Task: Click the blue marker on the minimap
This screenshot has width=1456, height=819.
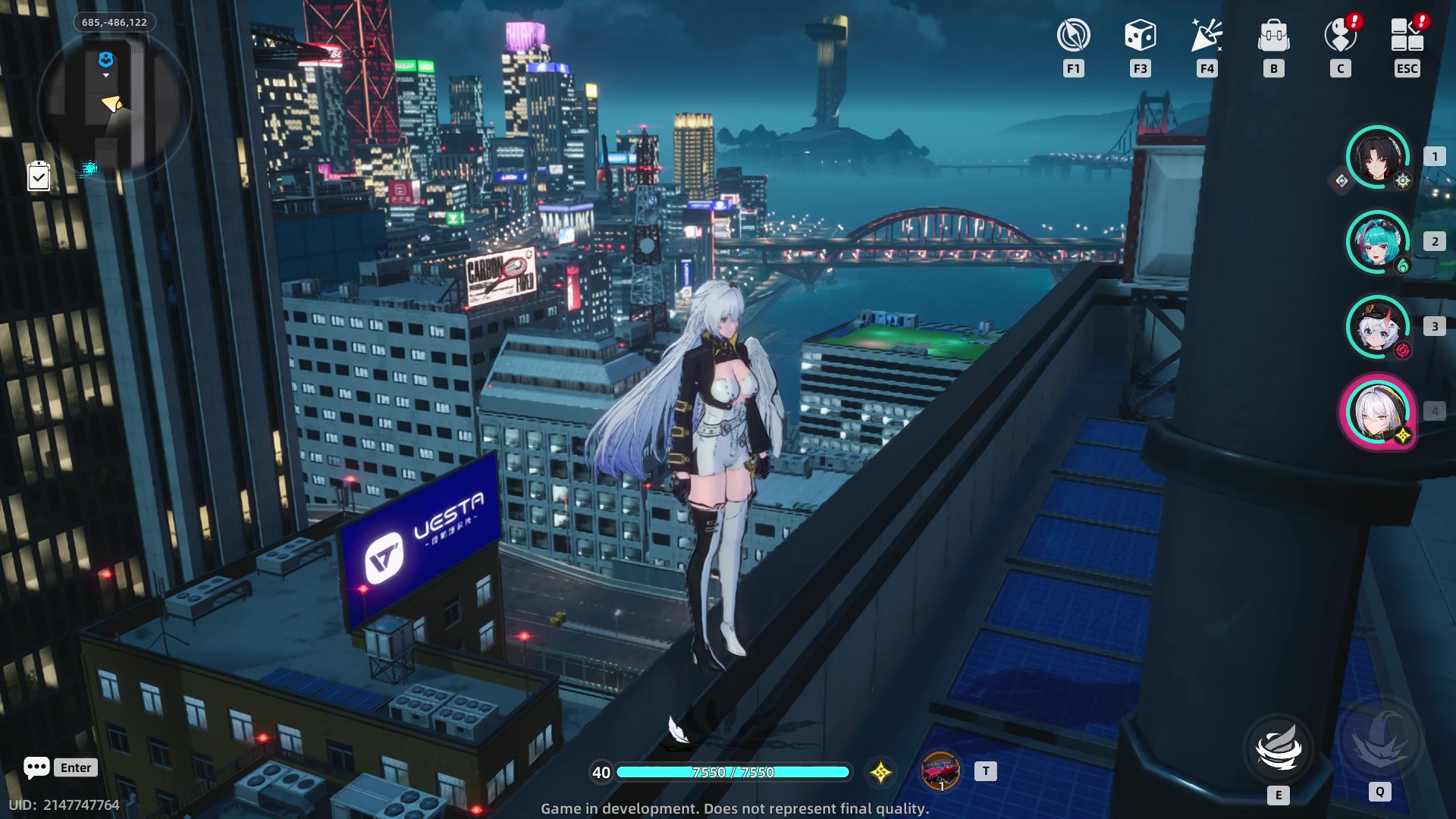Action: [x=106, y=59]
